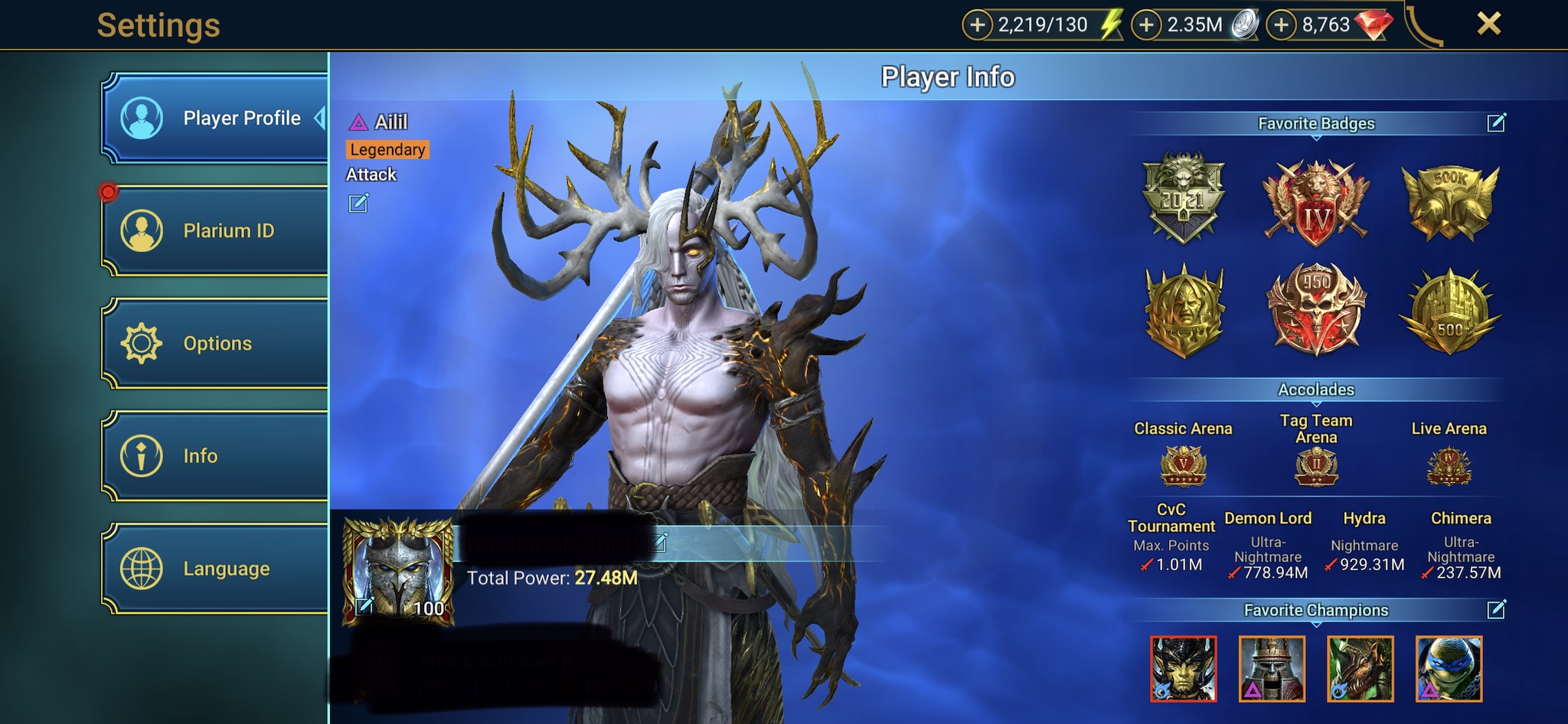Viewport: 1568px width, 724px height.
Task: Open the Player Profile tab
Action: coord(215,118)
